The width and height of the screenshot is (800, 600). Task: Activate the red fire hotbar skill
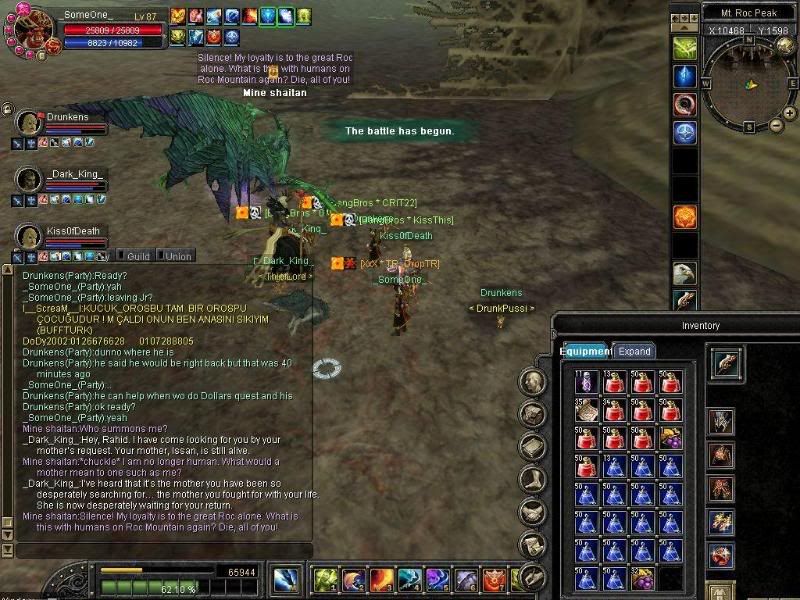tap(381, 579)
